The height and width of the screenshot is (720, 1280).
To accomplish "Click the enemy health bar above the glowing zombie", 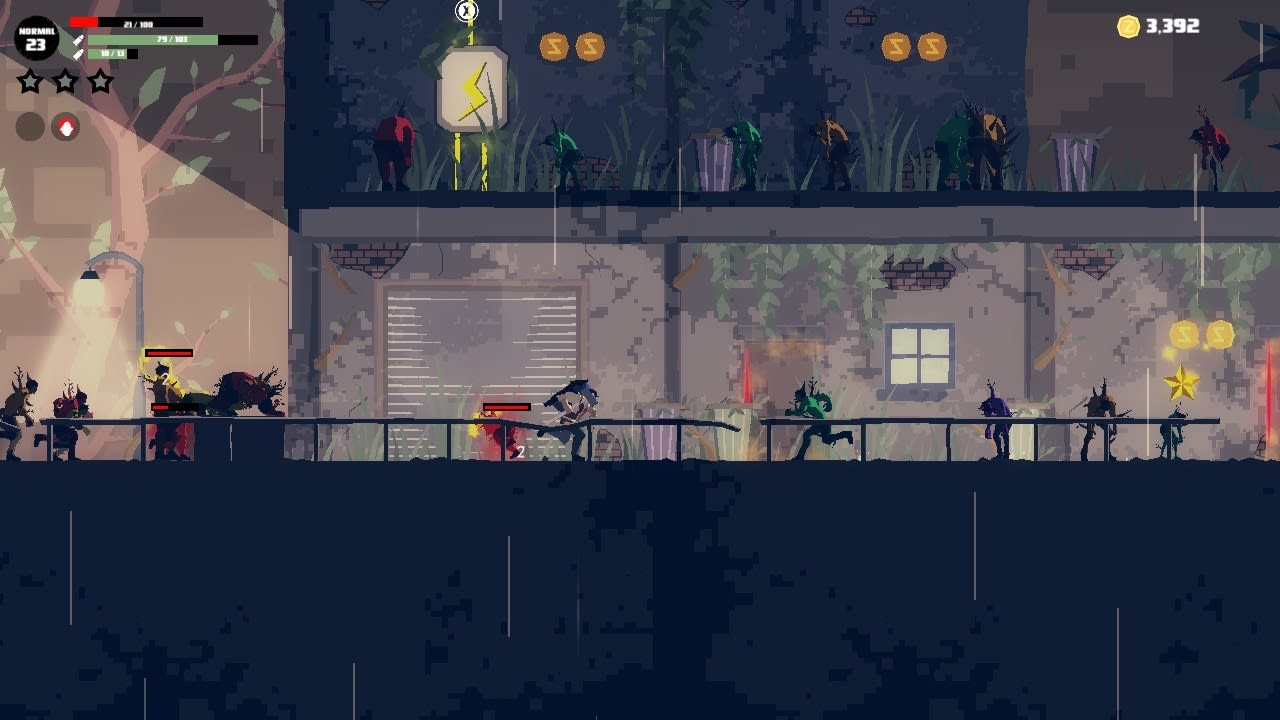I will click(x=168, y=353).
